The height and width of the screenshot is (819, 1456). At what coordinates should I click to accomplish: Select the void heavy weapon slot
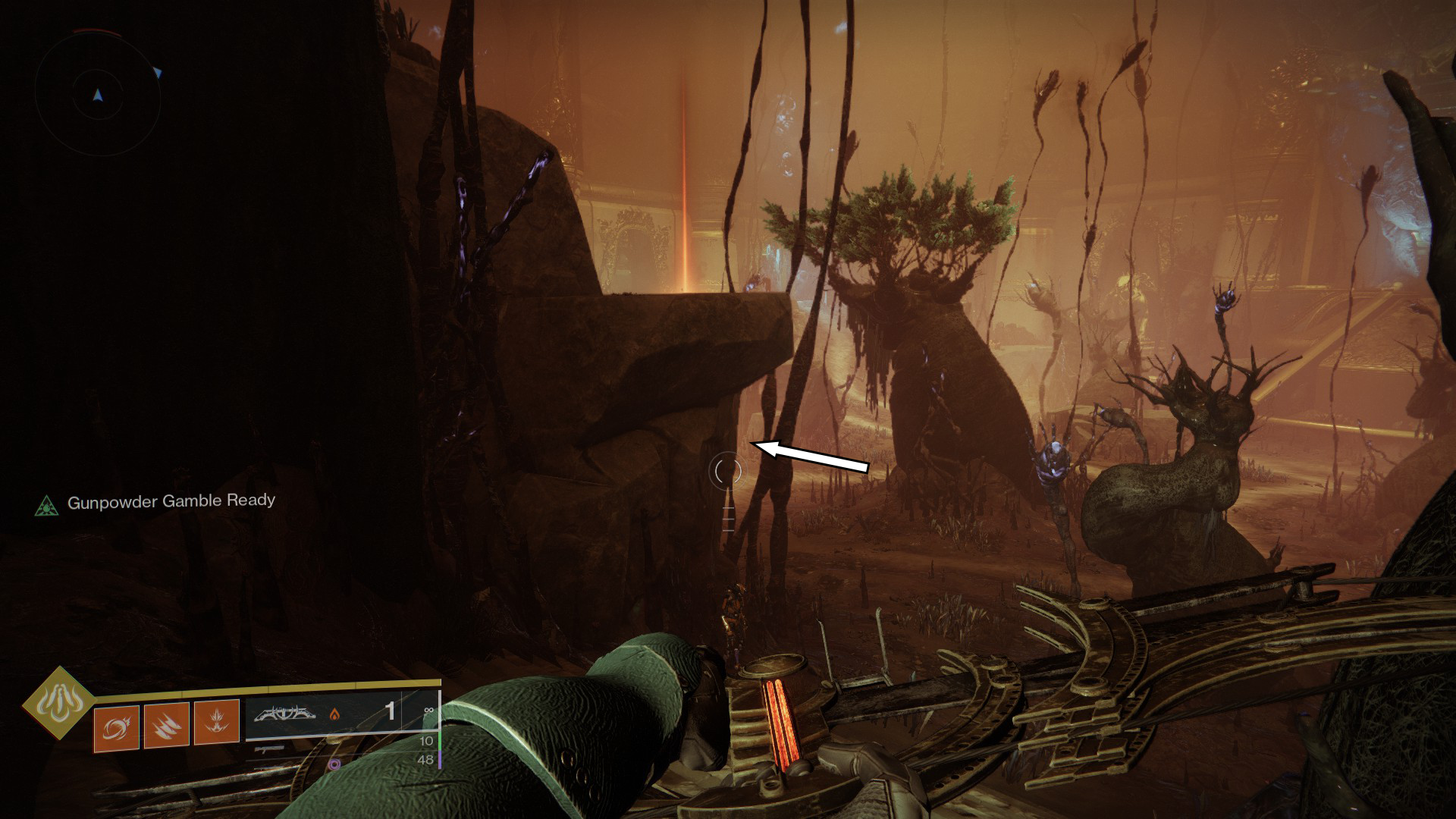[x=334, y=764]
